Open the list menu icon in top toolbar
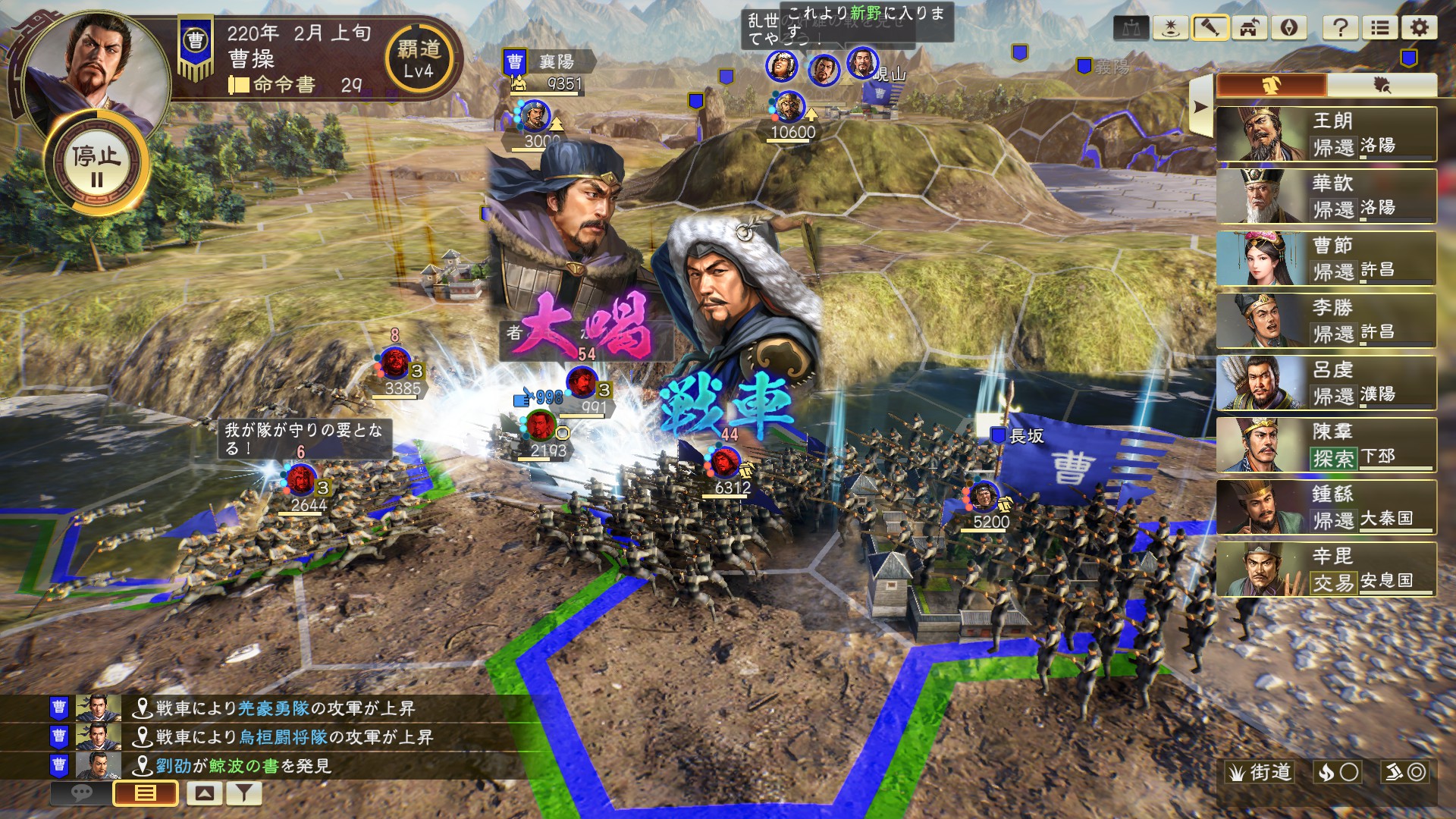The image size is (1456, 819). [1380, 28]
